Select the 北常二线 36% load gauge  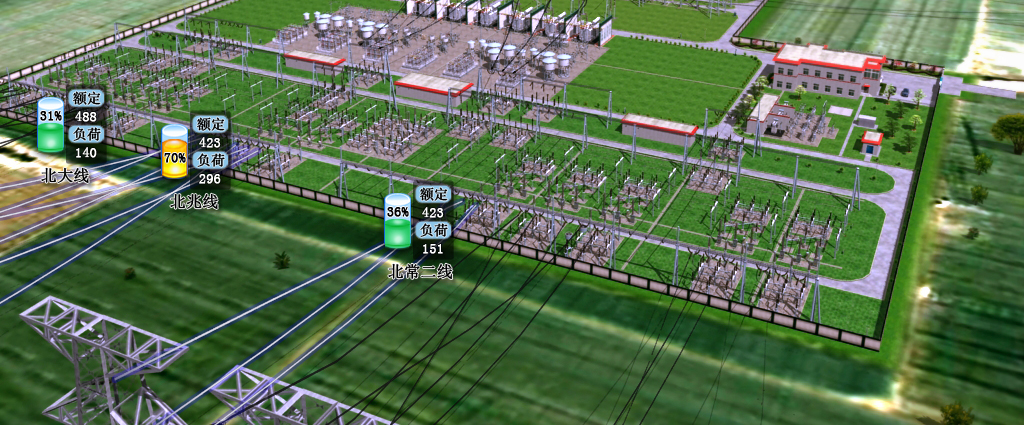398,221
